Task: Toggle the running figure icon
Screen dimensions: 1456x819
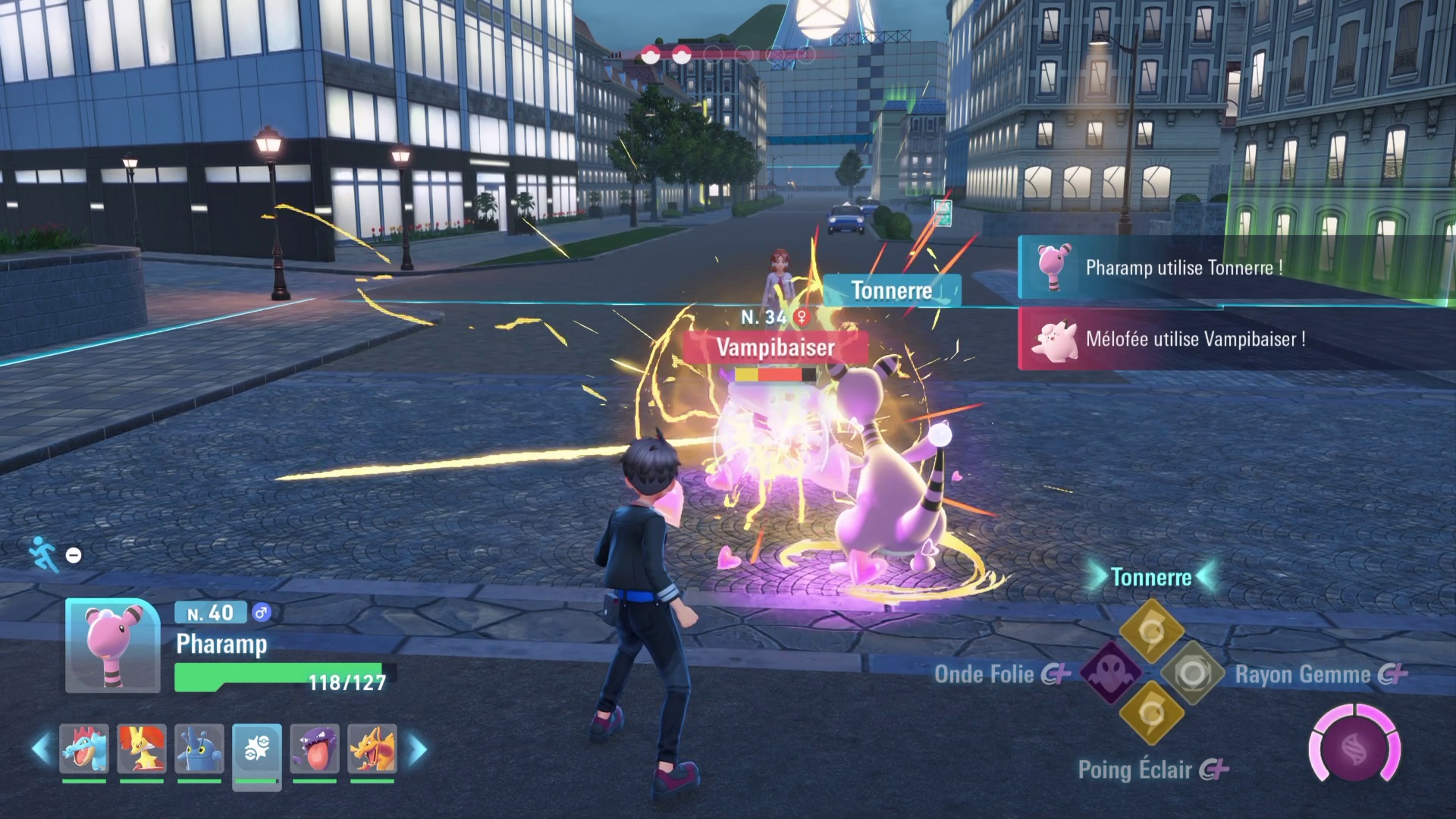Action: click(x=43, y=554)
